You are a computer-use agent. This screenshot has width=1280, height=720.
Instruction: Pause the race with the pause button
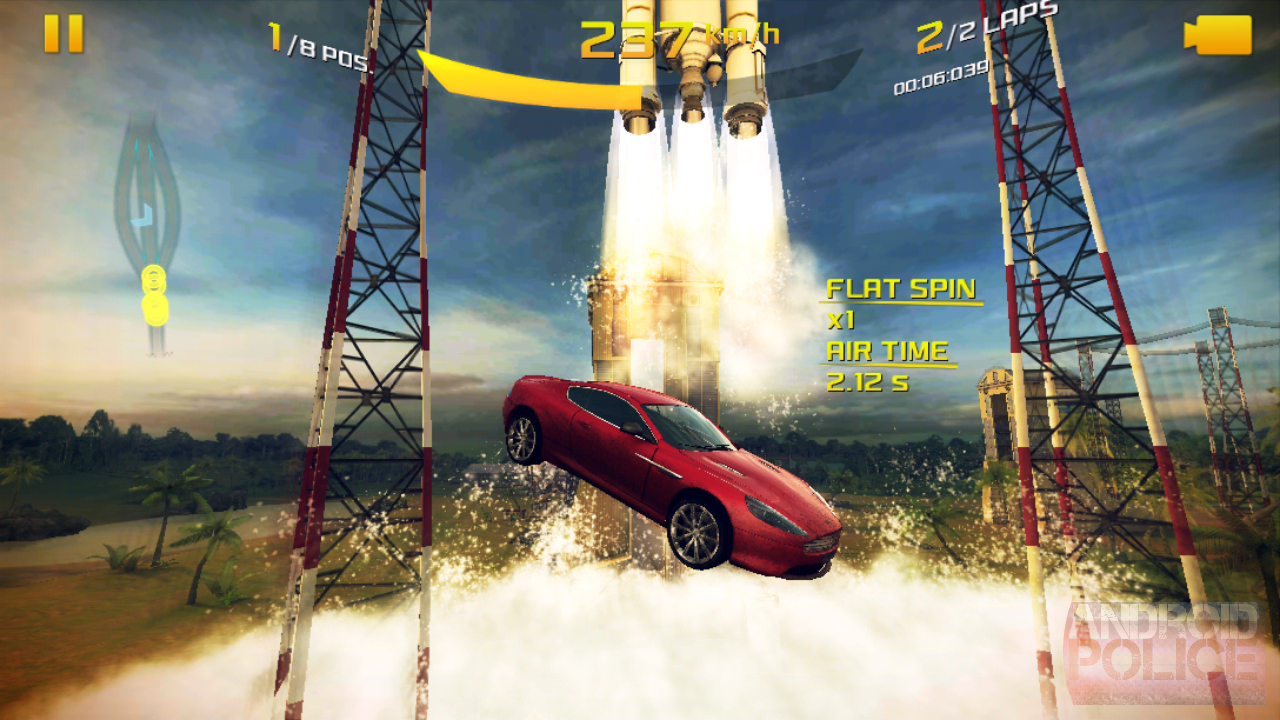tap(63, 34)
